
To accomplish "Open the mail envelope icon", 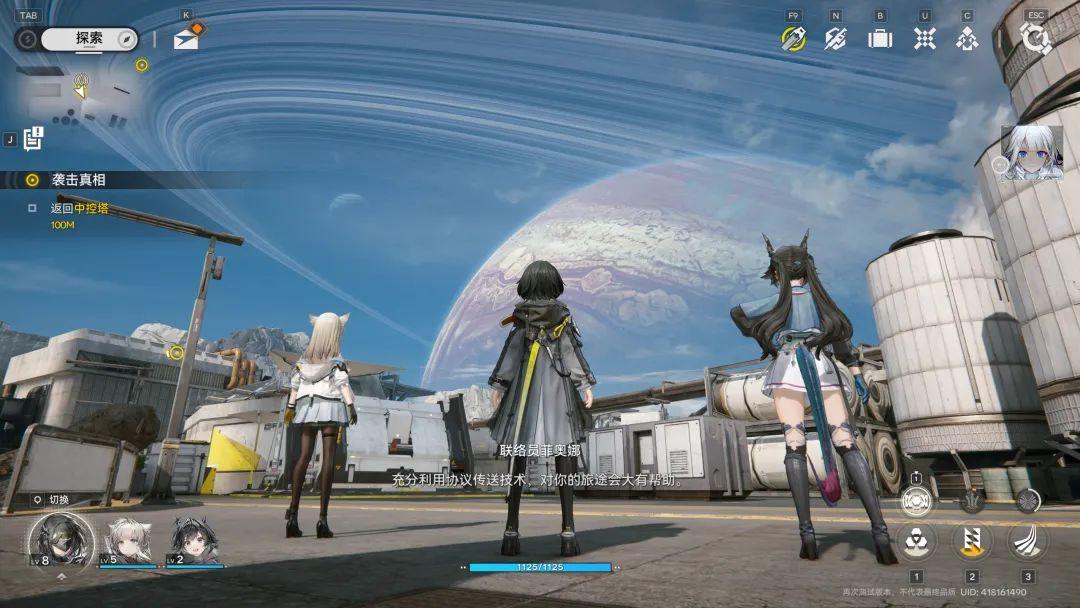I will (x=186, y=39).
